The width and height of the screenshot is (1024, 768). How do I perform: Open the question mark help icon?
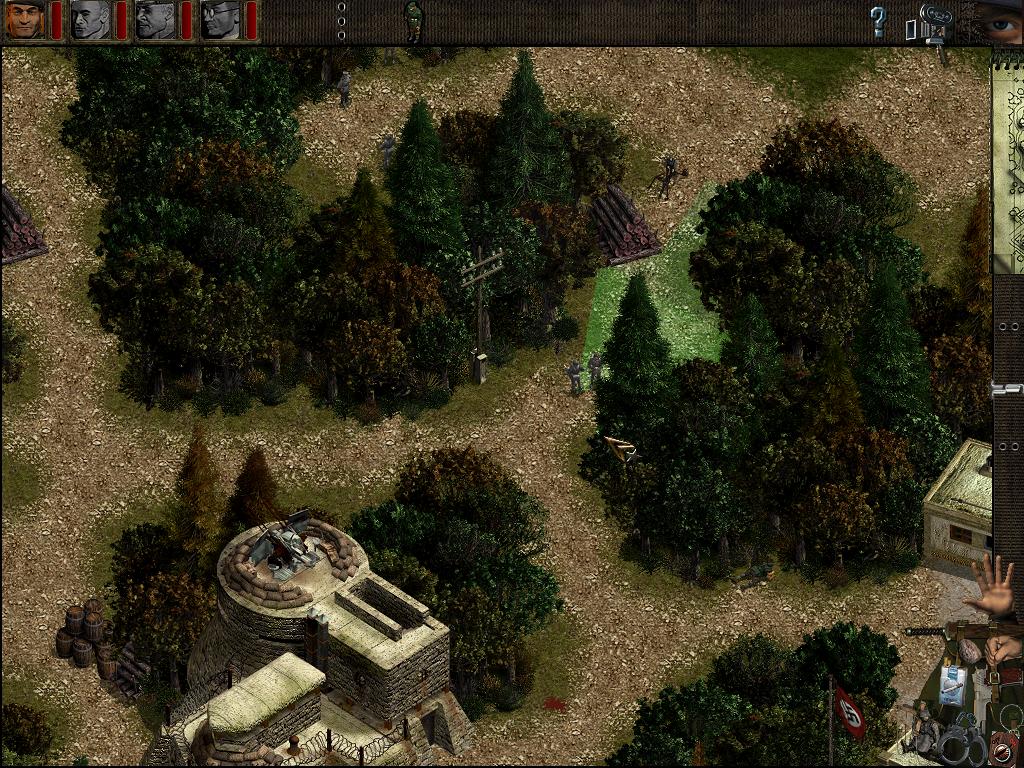click(x=878, y=22)
